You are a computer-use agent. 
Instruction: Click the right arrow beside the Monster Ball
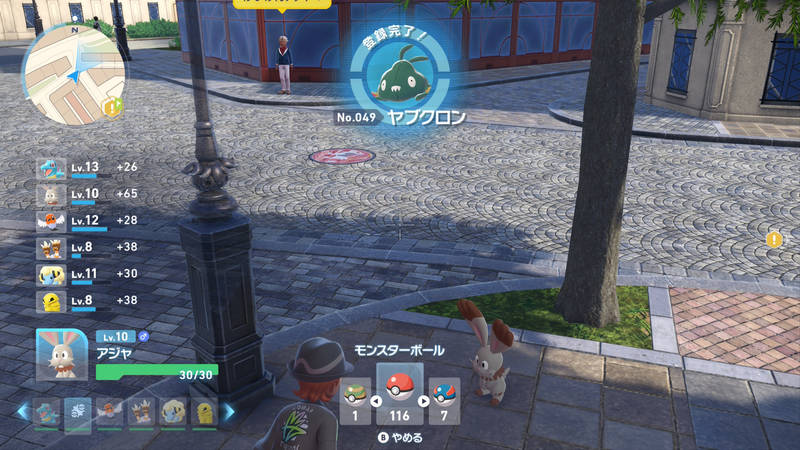click(422, 400)
